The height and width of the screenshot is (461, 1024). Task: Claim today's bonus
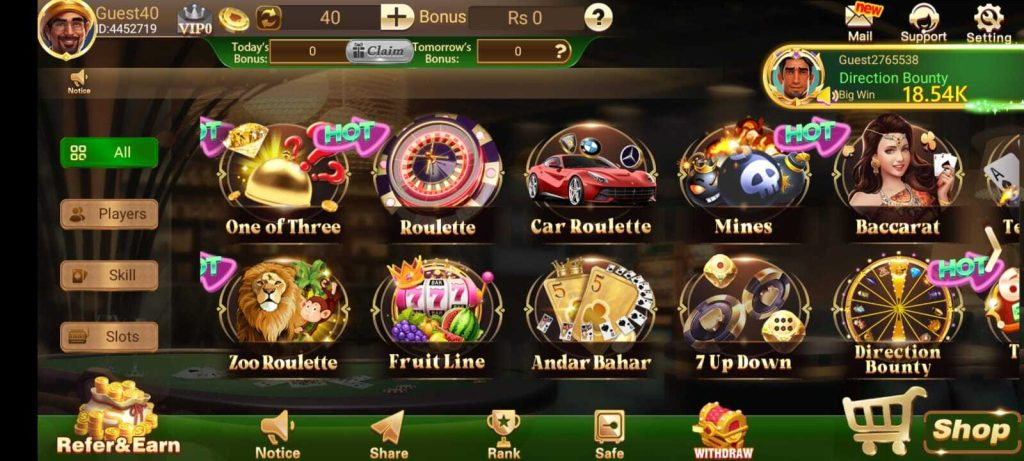[x=379, y=51]
